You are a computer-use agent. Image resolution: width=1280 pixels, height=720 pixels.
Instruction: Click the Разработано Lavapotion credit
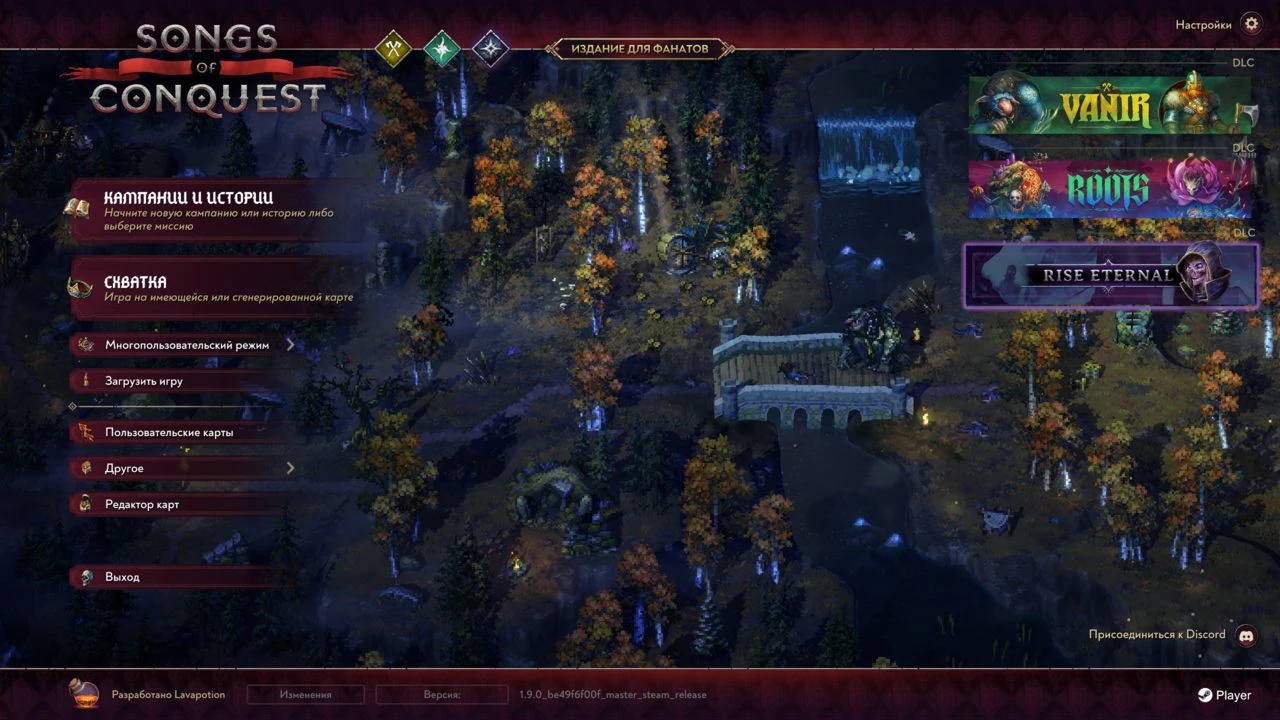[x=150, y=694]
